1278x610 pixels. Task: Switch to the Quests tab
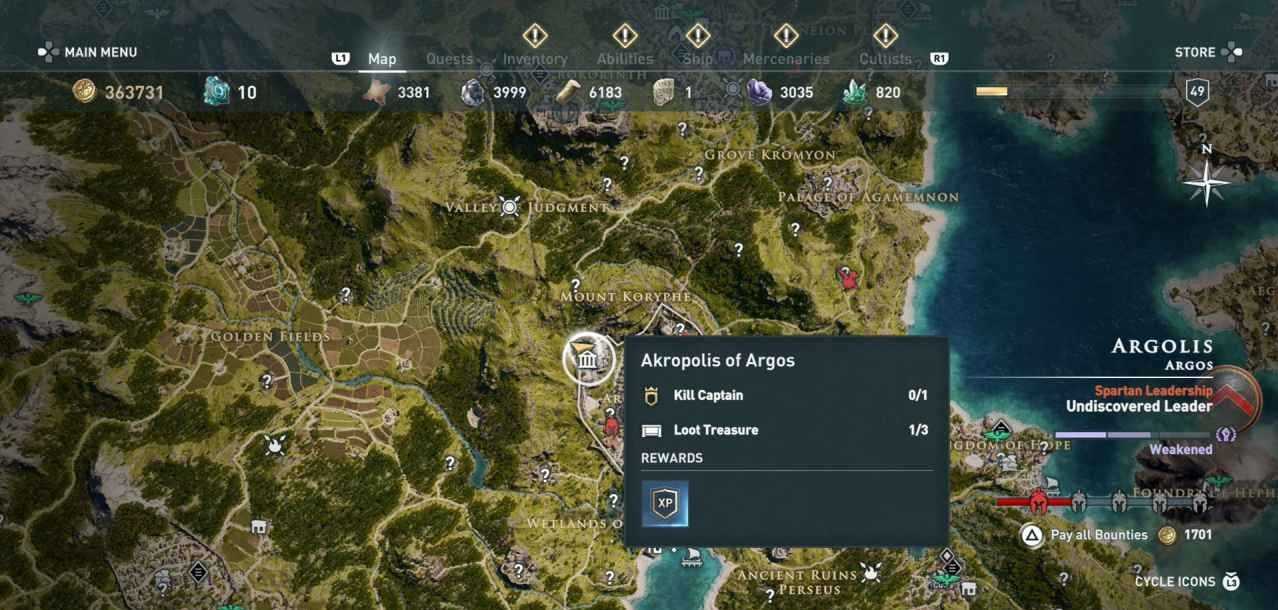click(x=449, y=58)
